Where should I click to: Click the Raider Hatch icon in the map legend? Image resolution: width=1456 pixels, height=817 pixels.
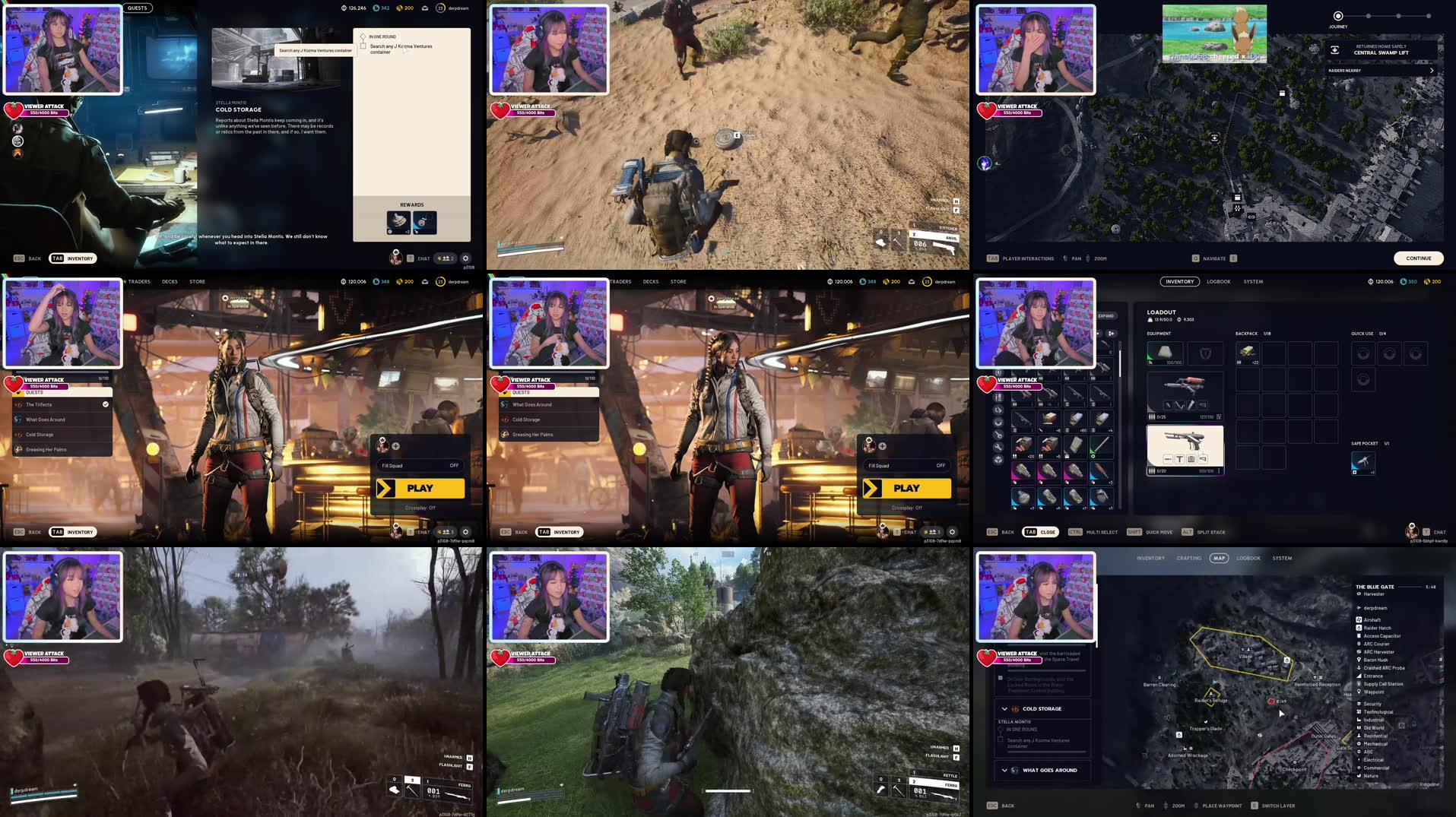click(x=1359, y=628)
